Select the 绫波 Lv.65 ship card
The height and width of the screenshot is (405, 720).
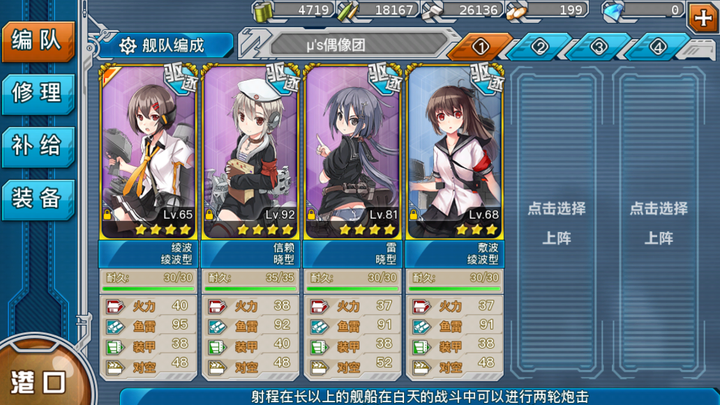tap(149, 150)
